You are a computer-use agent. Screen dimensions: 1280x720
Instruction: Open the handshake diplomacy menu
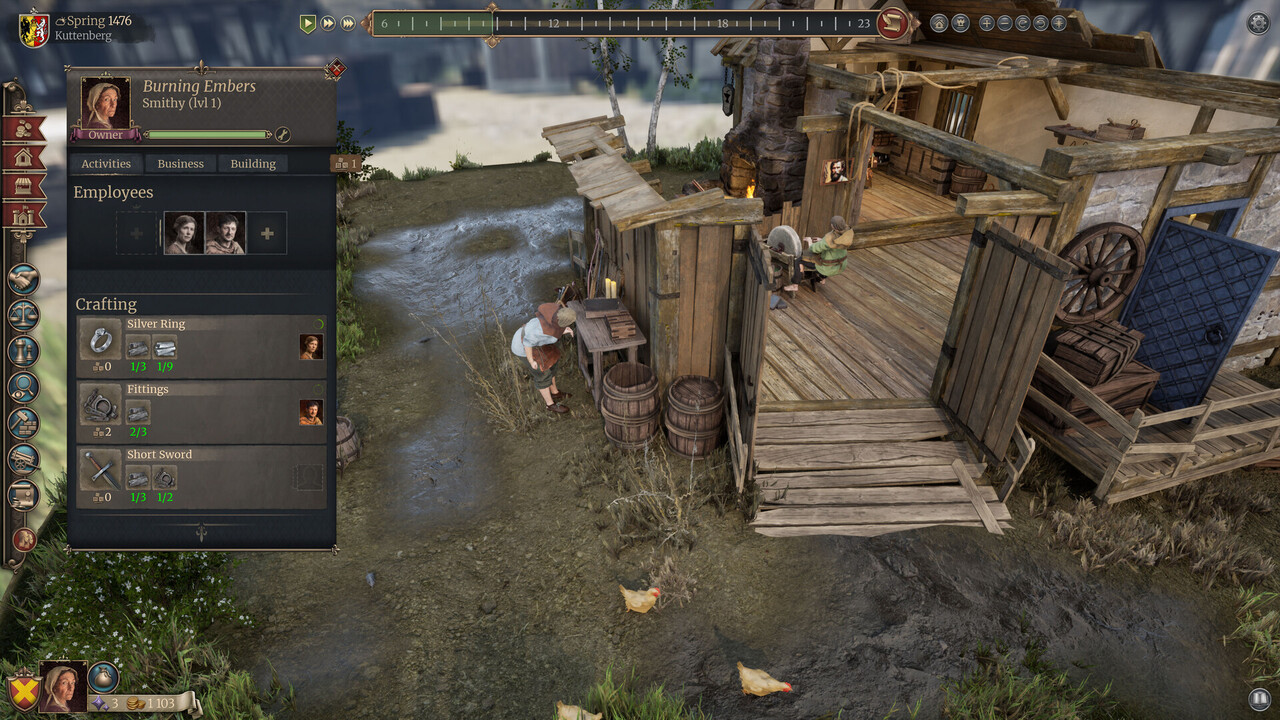[23, 279]
